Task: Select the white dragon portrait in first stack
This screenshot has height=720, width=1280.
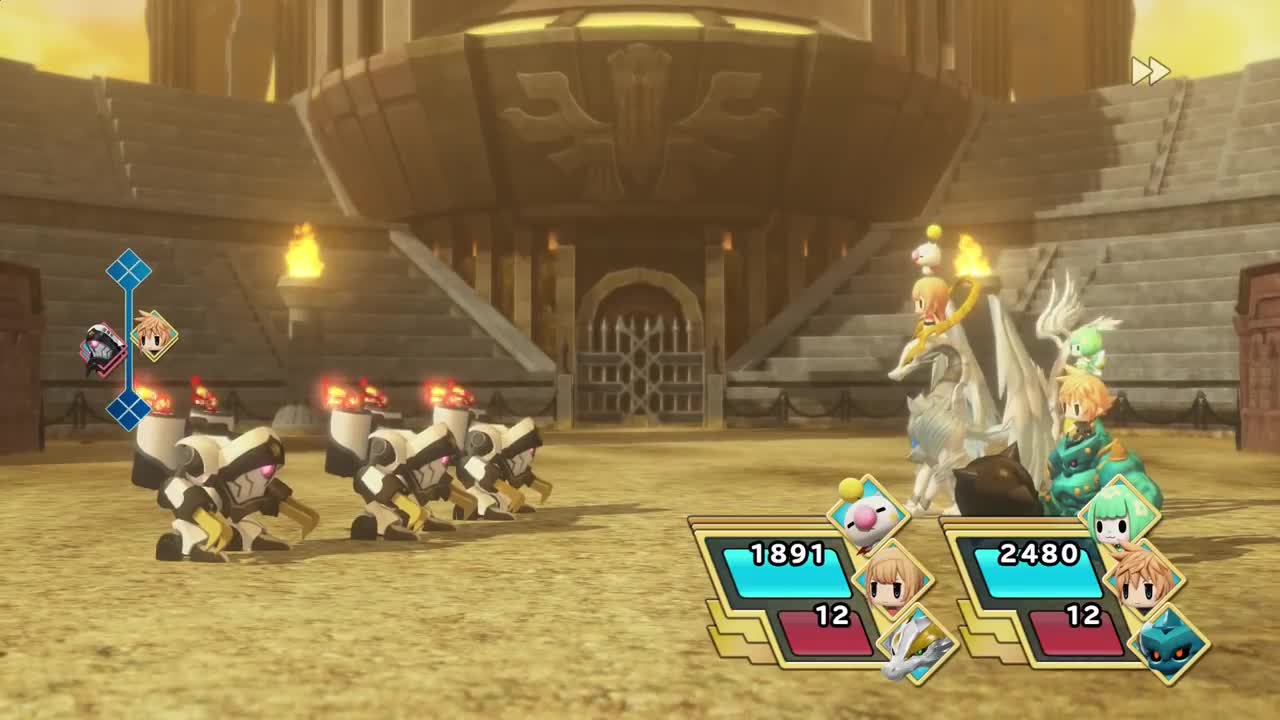Action: 917,644
